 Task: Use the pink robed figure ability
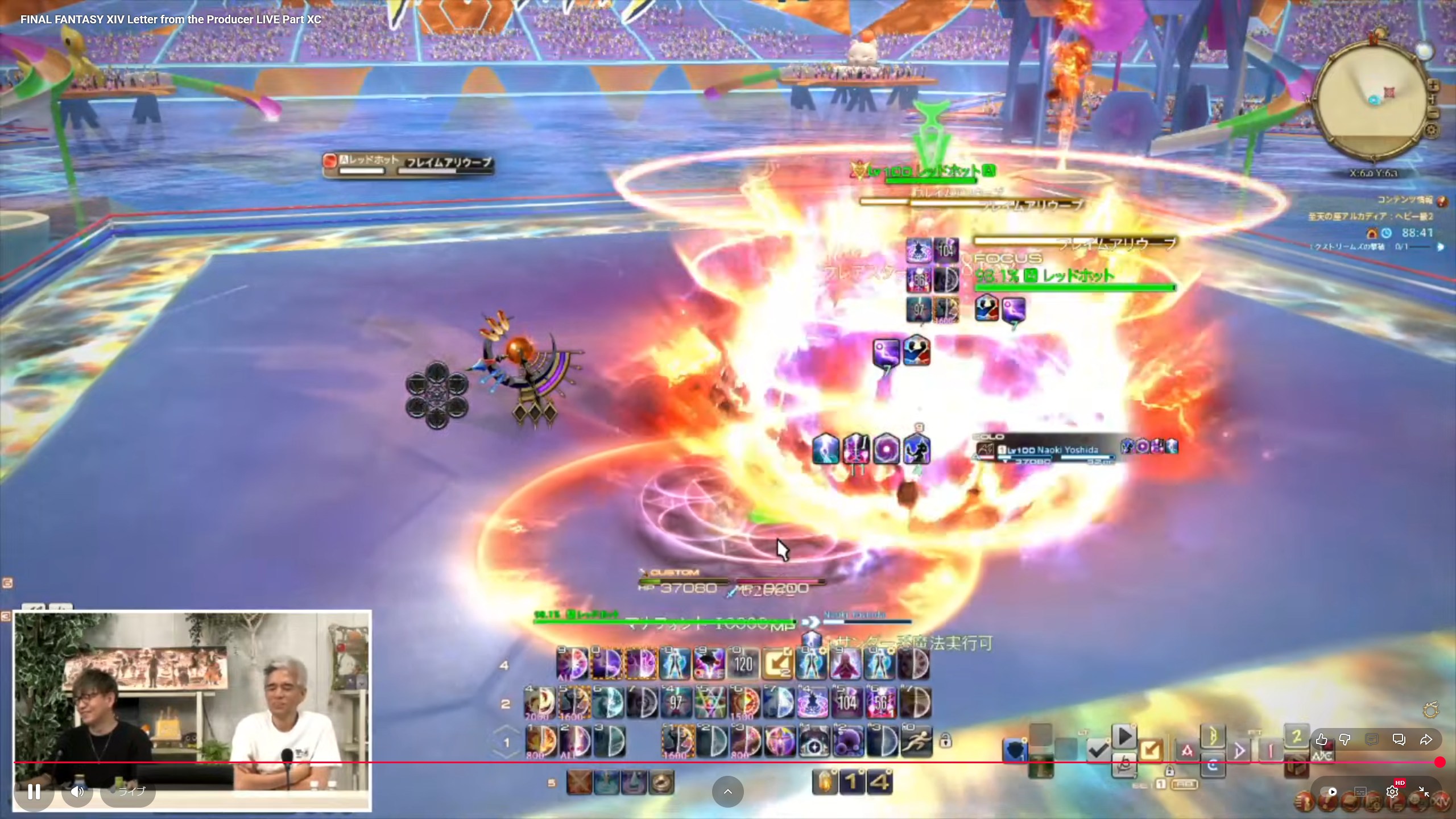point(845,664)
